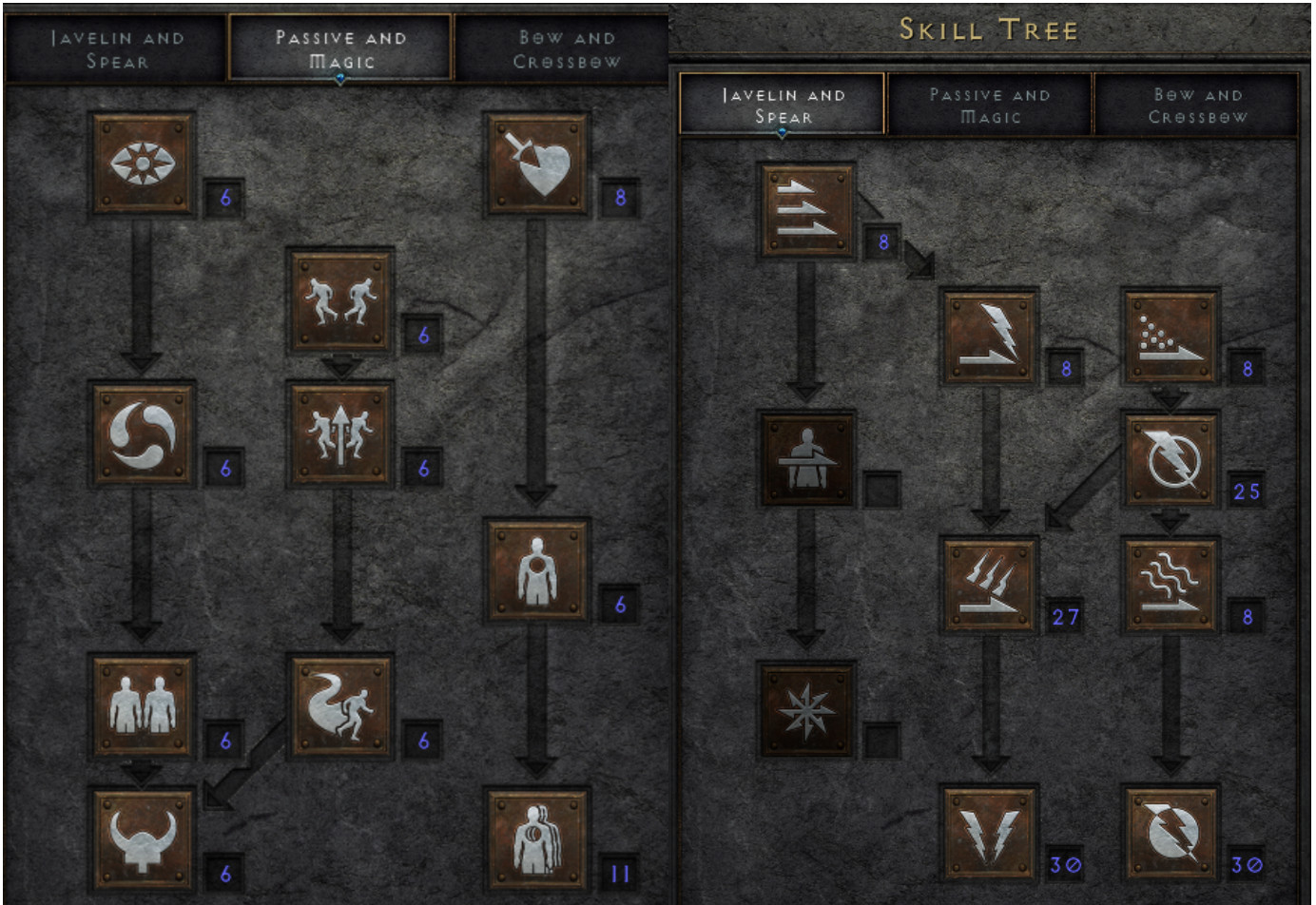Click the Valkyrie horned helmet skill
Image resolution: width=1316 pixels, height=905 pixels.
coord(143,838)
